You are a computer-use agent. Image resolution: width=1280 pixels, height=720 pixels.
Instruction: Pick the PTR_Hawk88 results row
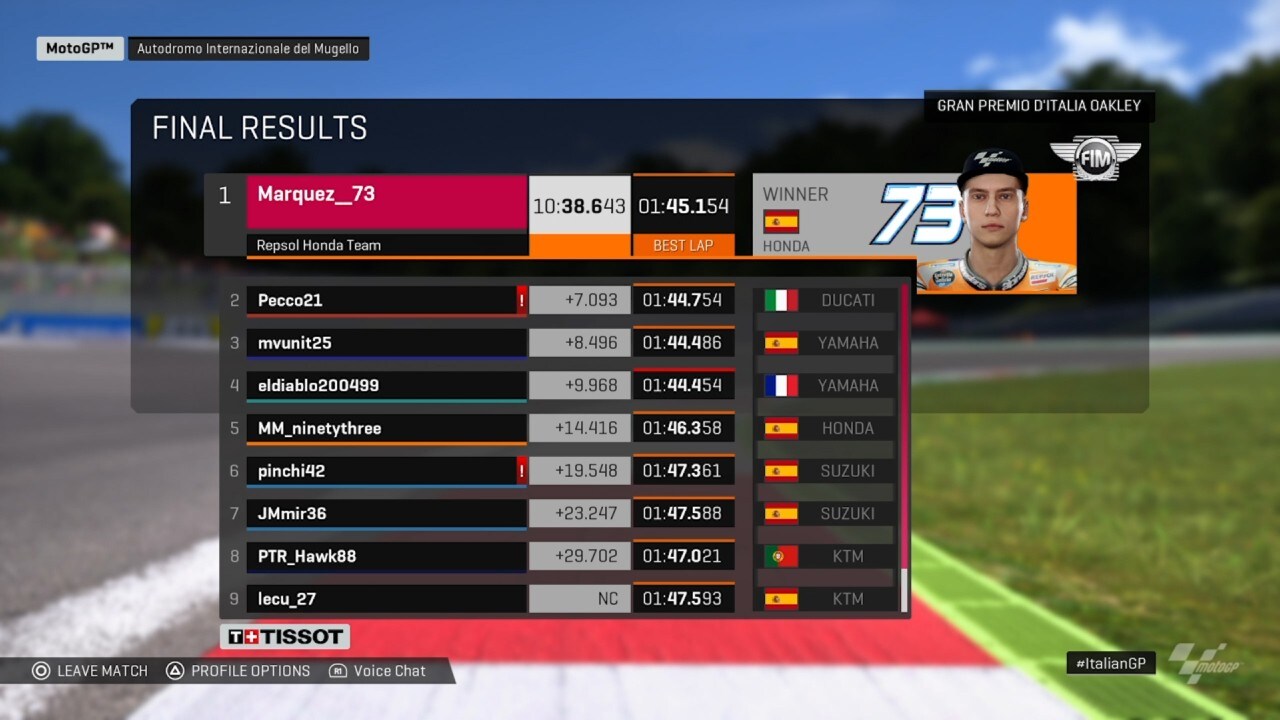(386, 556)
